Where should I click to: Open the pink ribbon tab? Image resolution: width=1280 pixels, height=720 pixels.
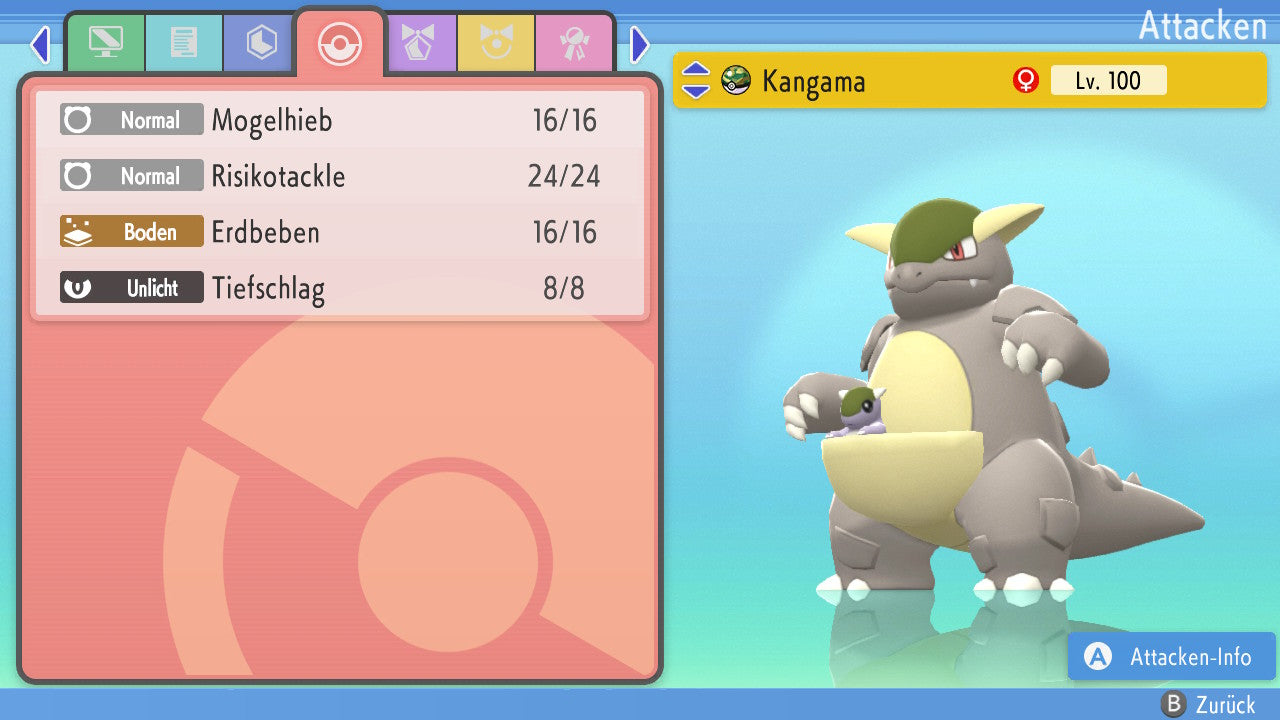tap(574, 43)
